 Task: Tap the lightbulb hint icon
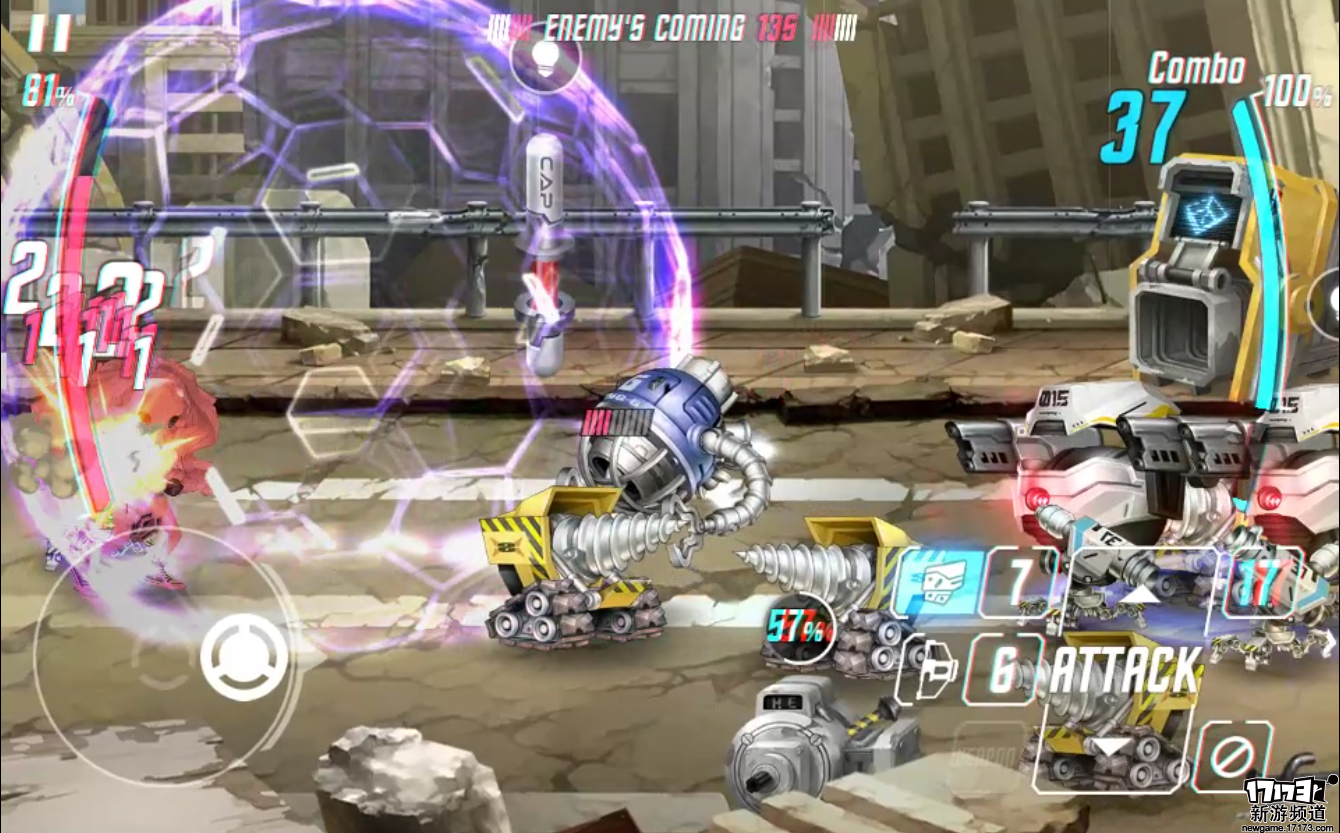[x=544, y=55]
